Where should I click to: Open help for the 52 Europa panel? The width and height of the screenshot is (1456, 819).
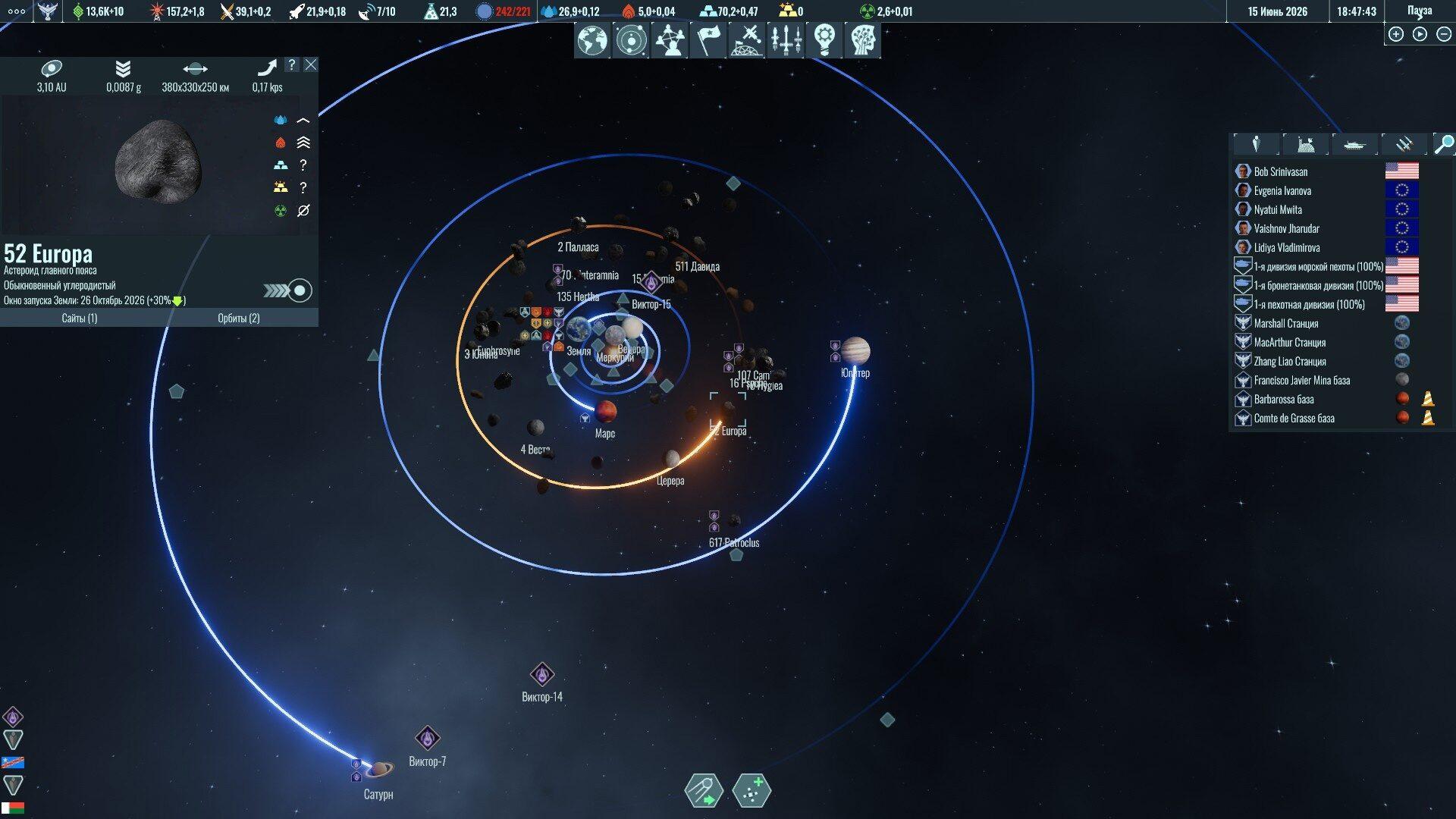(x=292, y=65)
